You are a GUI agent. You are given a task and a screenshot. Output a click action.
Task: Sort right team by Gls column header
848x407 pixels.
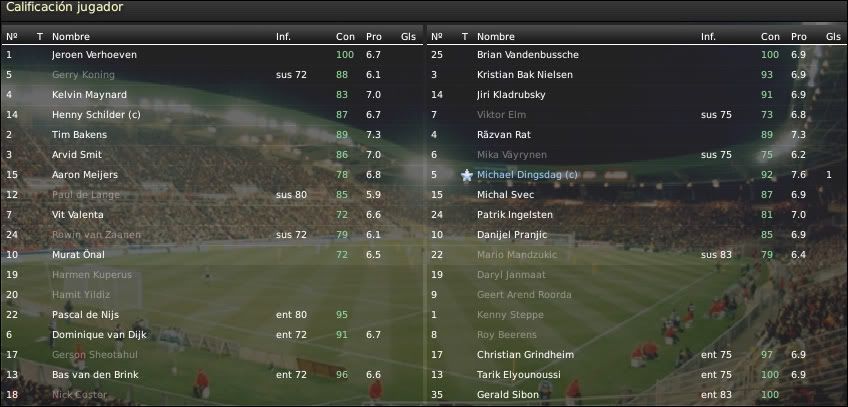click(x=833, y=36)
